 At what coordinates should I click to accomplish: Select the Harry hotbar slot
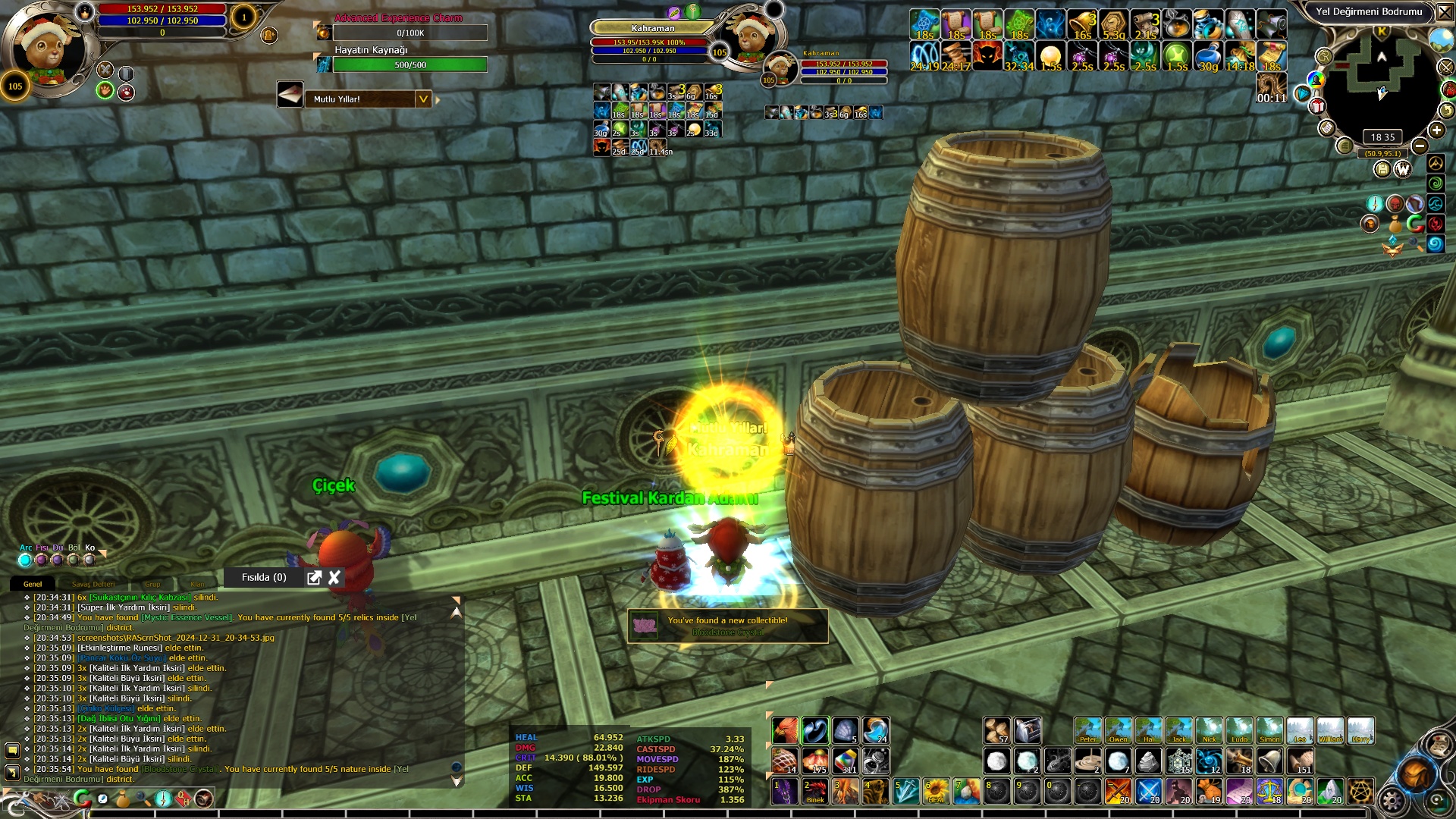click(x=1360, y=731)
